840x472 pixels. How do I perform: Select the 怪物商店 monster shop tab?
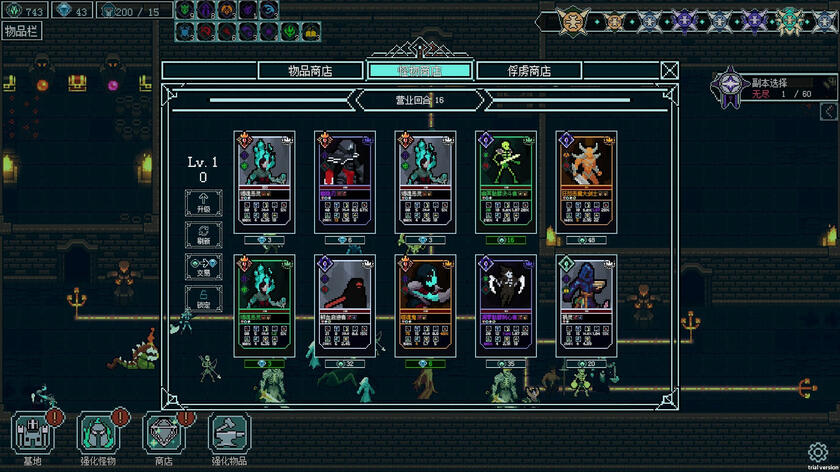(419, 70)
